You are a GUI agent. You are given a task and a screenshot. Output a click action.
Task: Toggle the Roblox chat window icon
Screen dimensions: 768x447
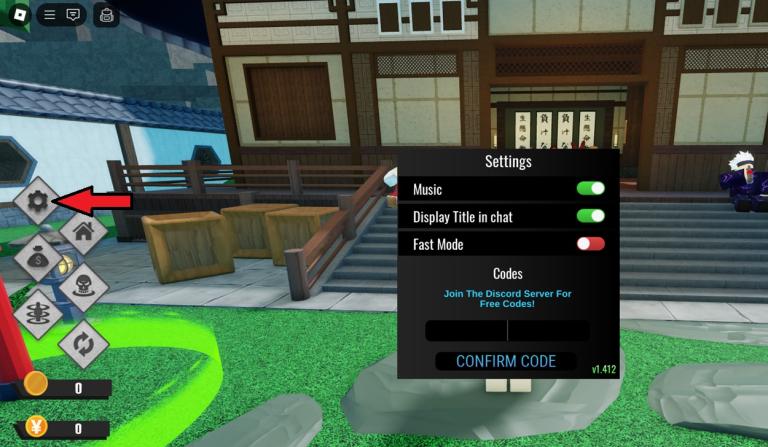(x=73, y=15)
